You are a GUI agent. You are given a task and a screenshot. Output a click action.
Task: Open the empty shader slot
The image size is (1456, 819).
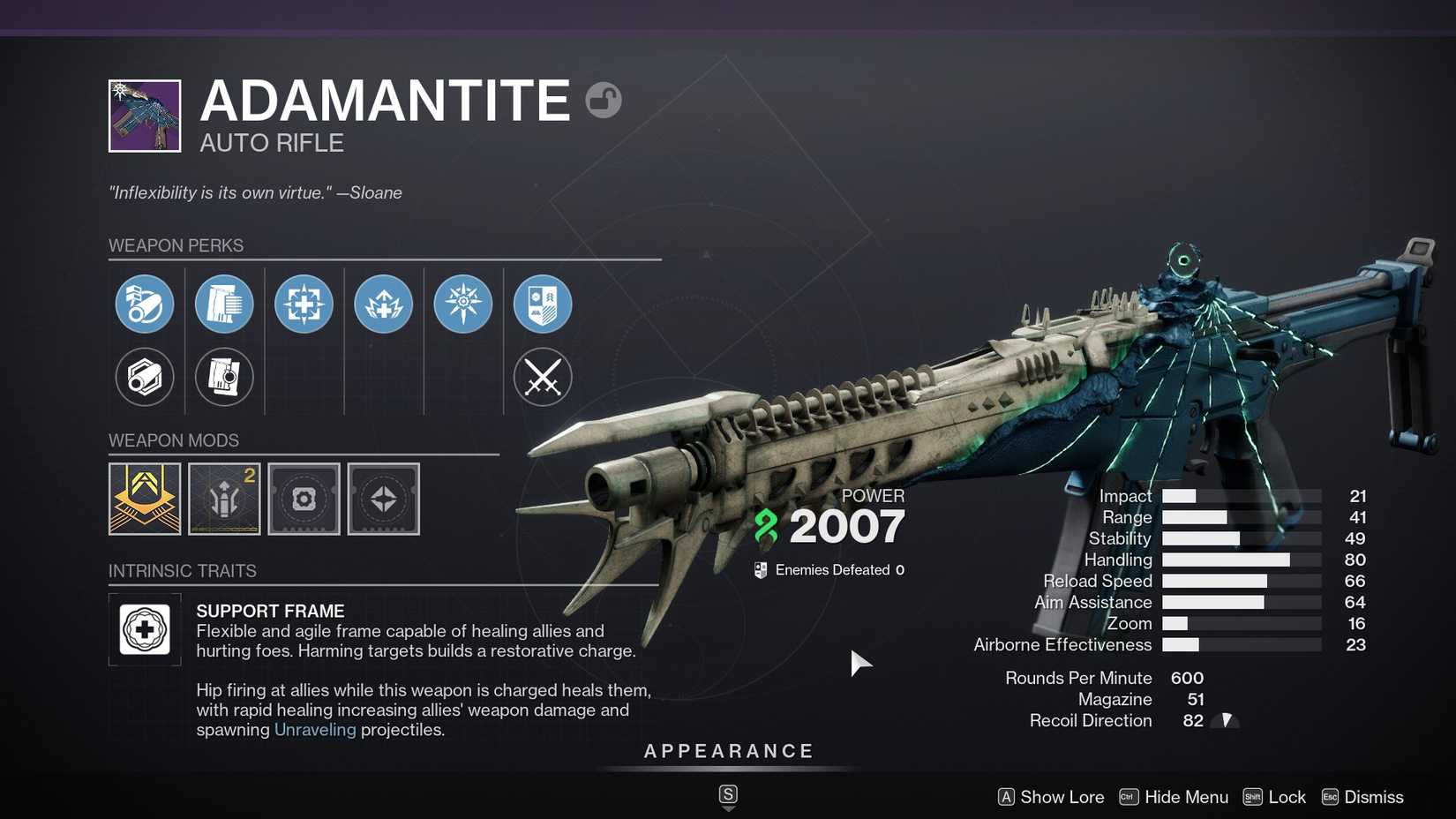pos(304,499)
